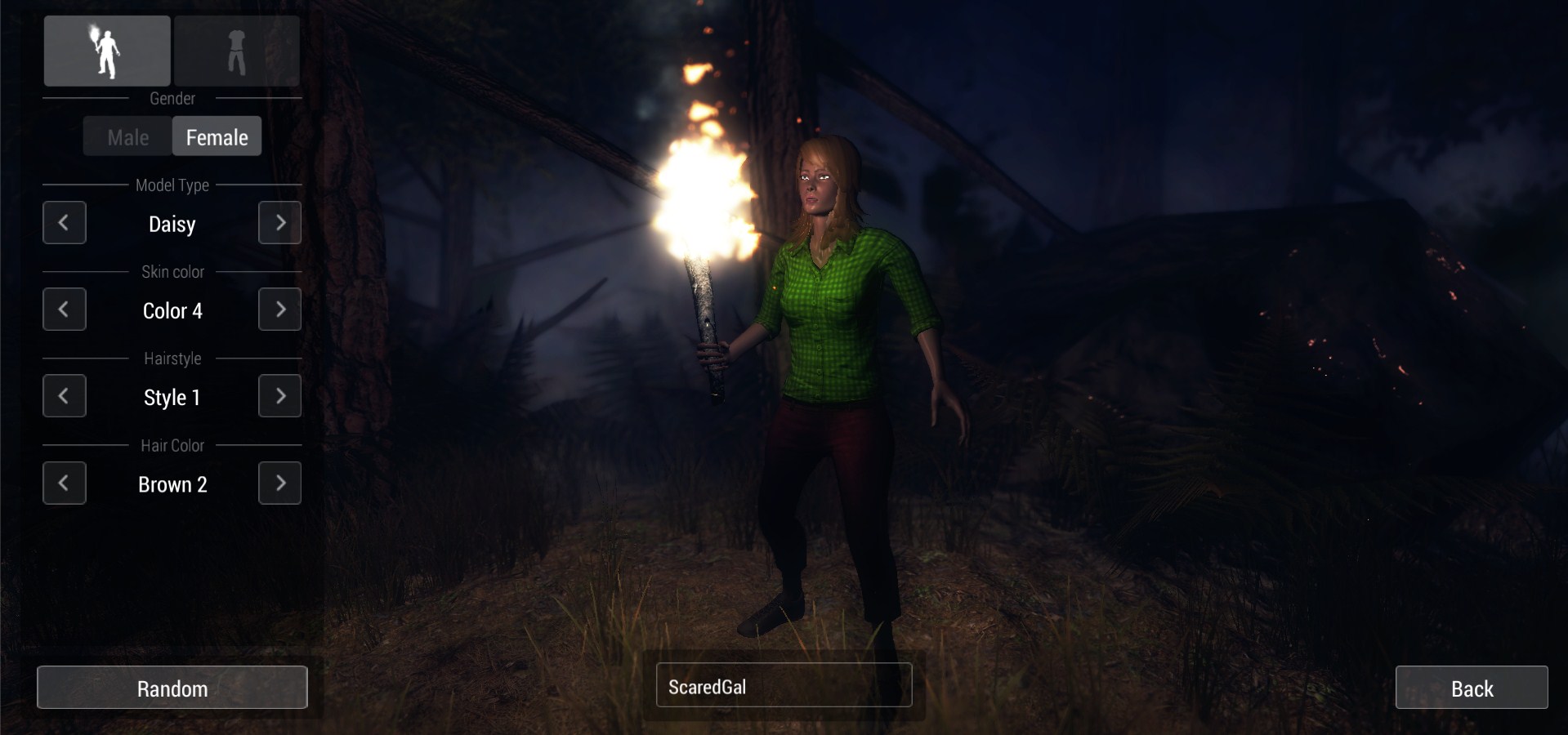
Task: Advance skin color past Color 4
Action: 279,310
